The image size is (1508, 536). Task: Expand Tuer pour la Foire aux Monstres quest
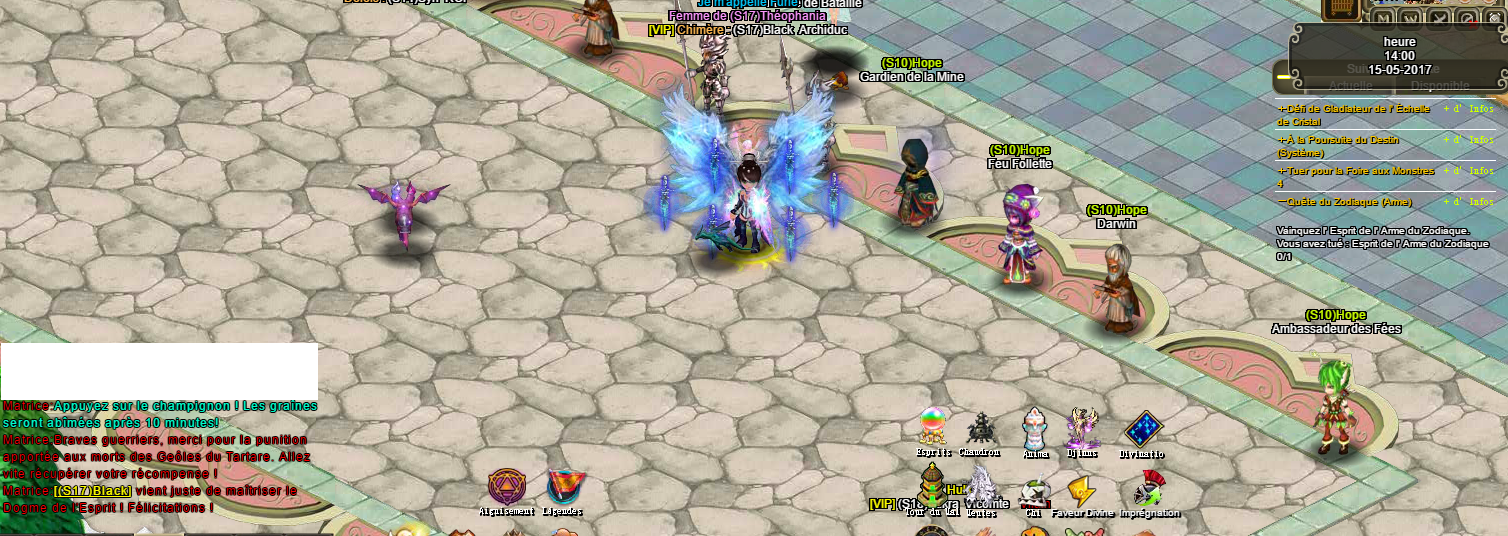pos(1282,171)
